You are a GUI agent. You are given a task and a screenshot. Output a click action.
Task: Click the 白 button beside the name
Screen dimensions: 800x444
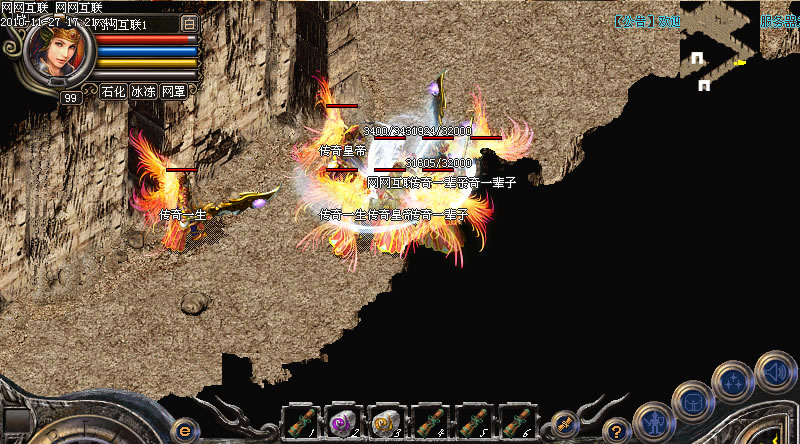(x=189, y=23)
